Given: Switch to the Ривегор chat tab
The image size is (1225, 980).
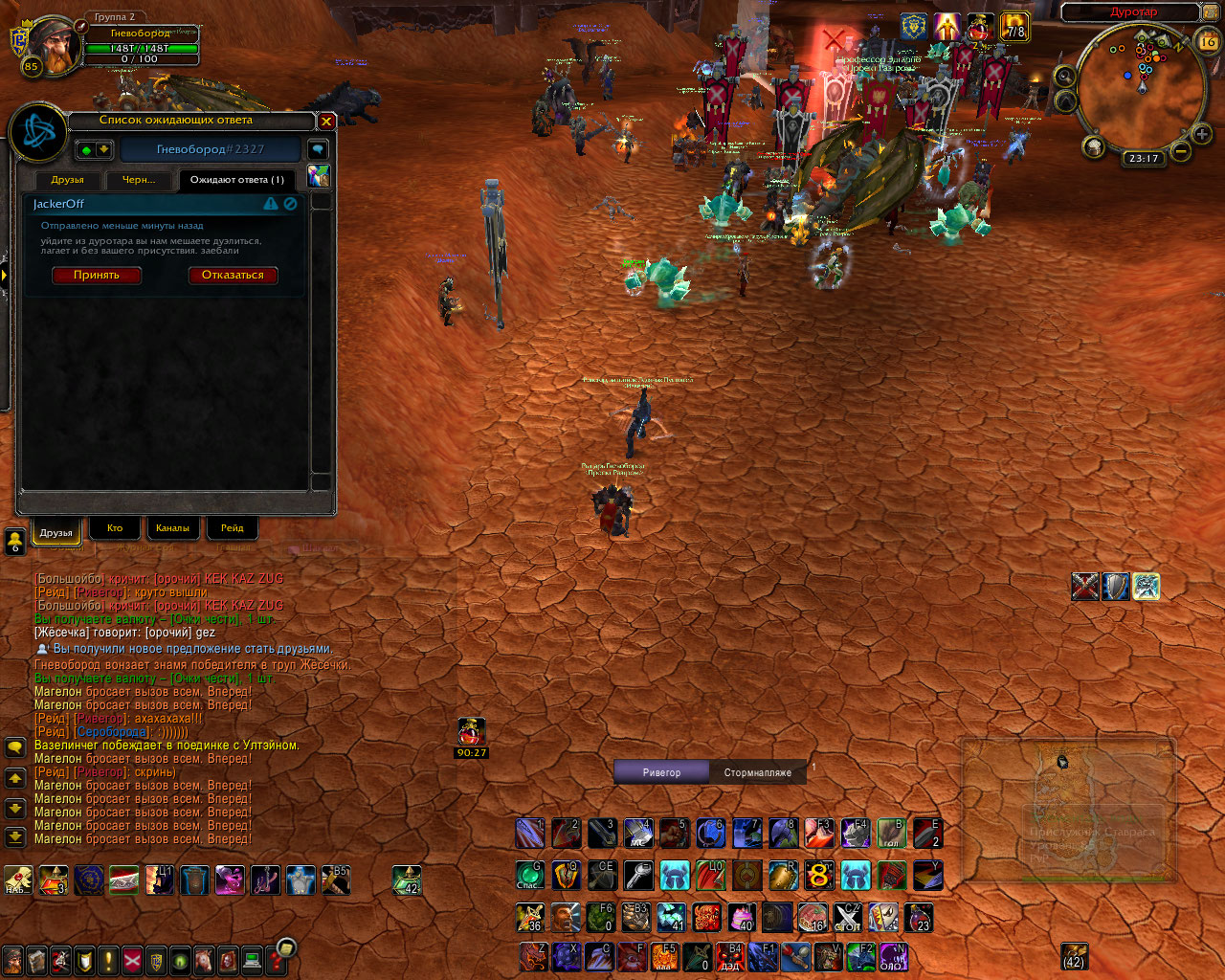Looking at the screenshot, I should coord(661,772).
